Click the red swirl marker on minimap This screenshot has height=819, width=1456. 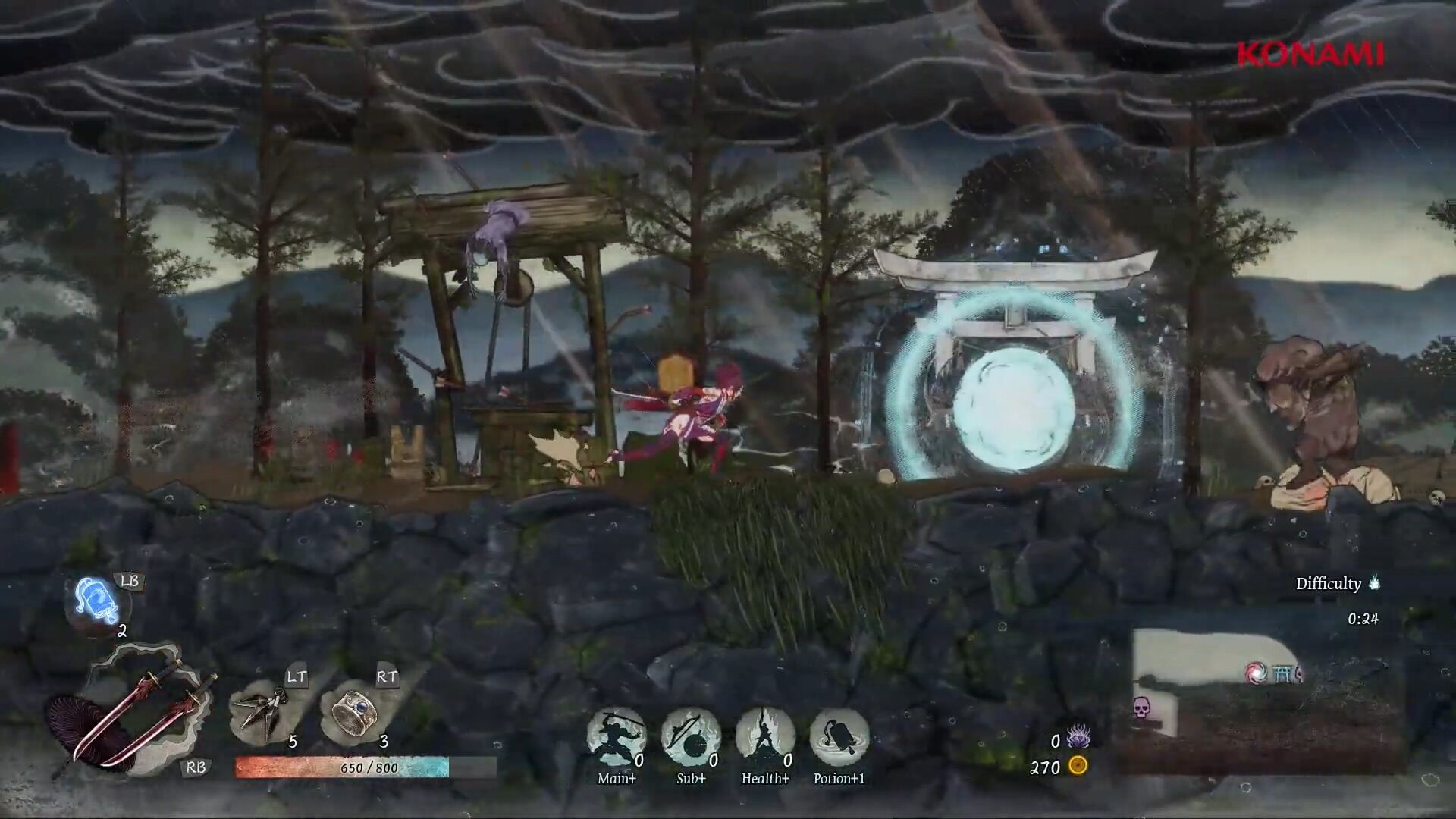coord(1255,672)
